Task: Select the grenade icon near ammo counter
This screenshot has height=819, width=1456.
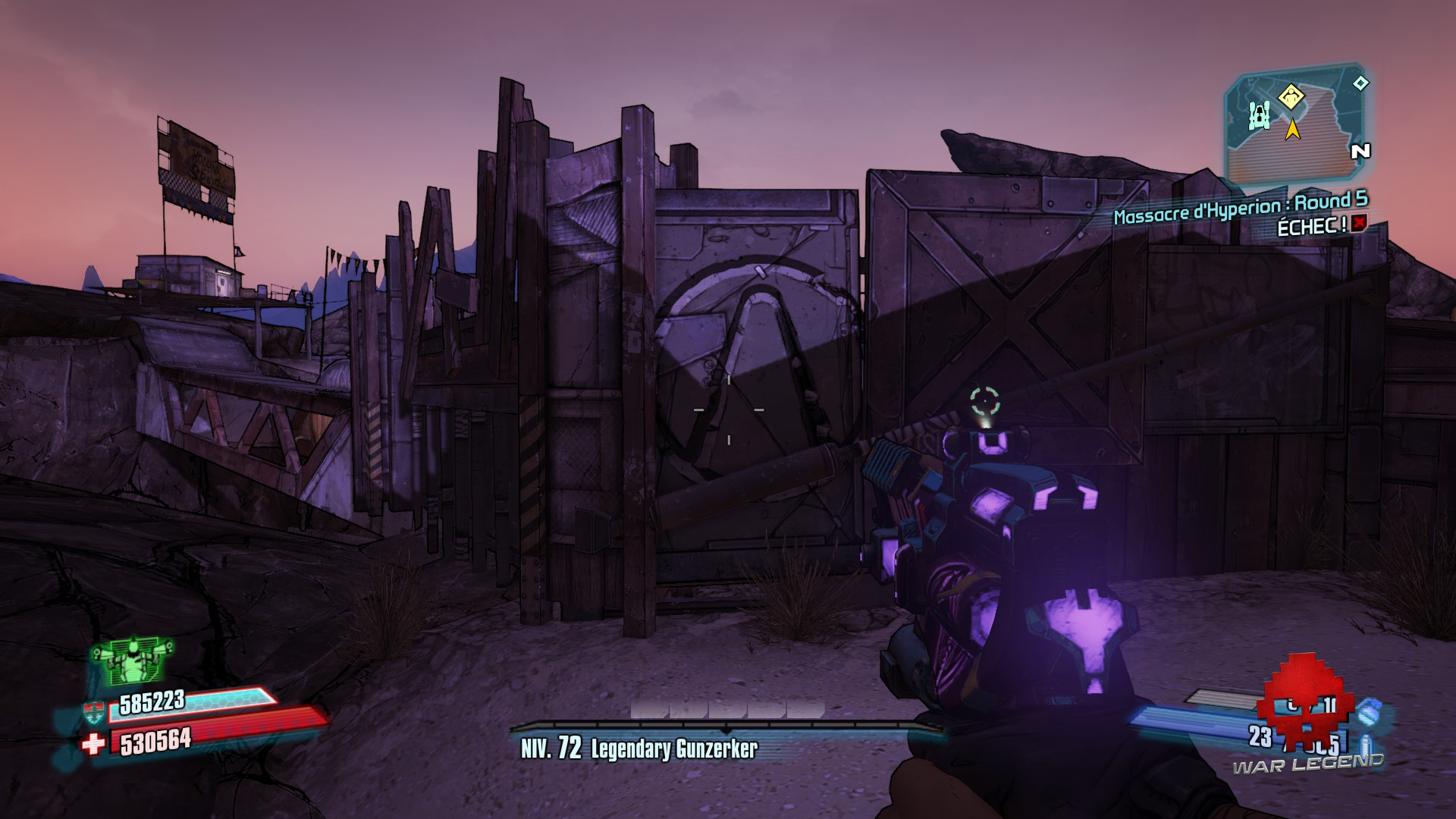Action: (x=1370, y=713)
